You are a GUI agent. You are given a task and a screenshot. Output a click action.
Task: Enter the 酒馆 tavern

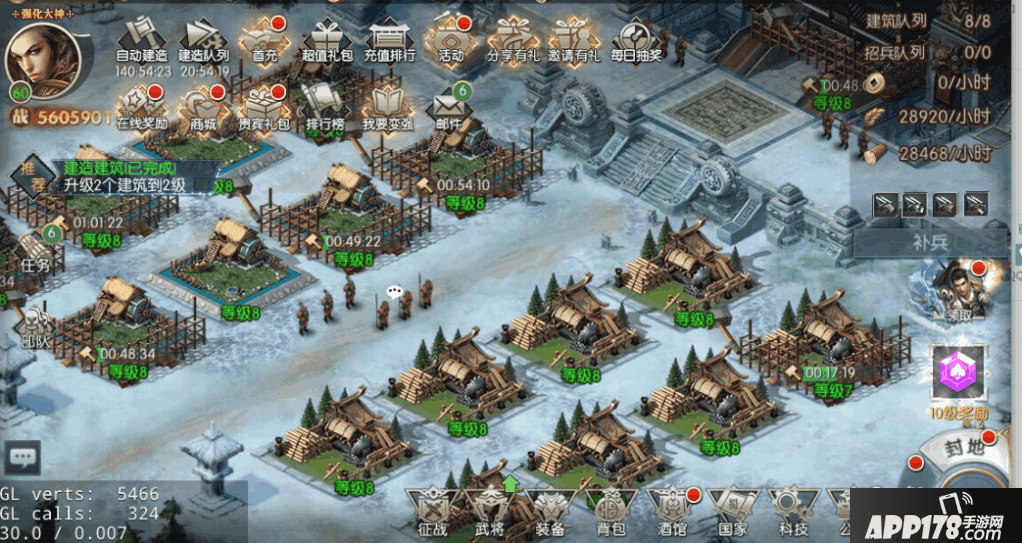671,512
